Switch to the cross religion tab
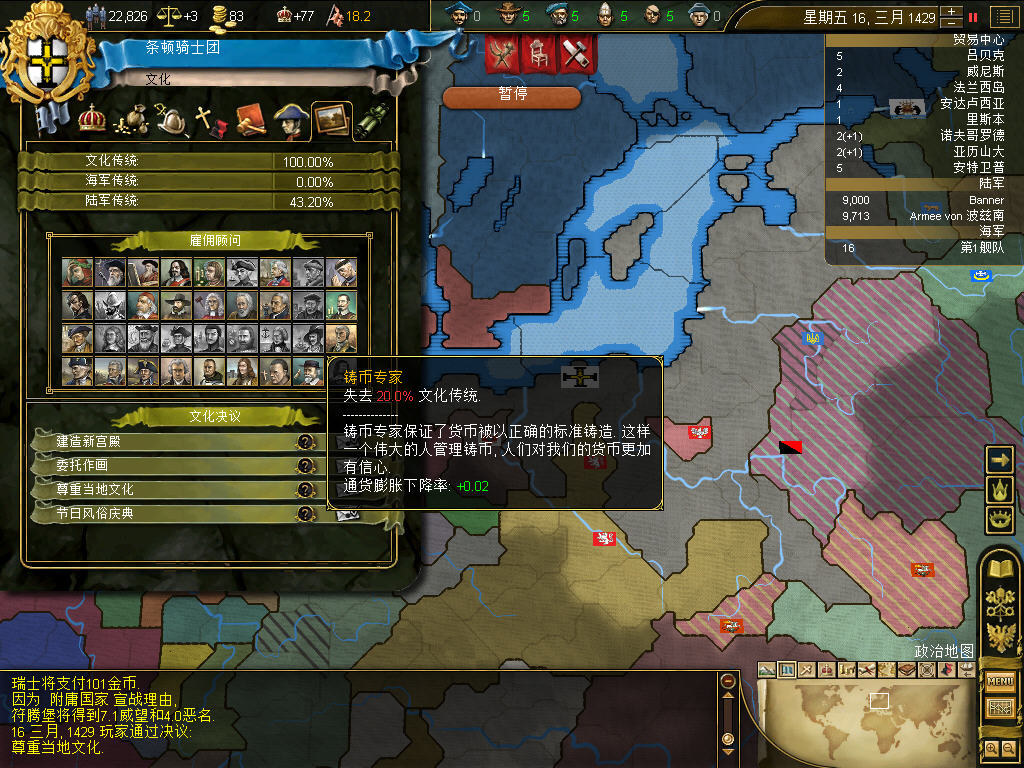Screen dimensions: 1024x768 [209, 120]
